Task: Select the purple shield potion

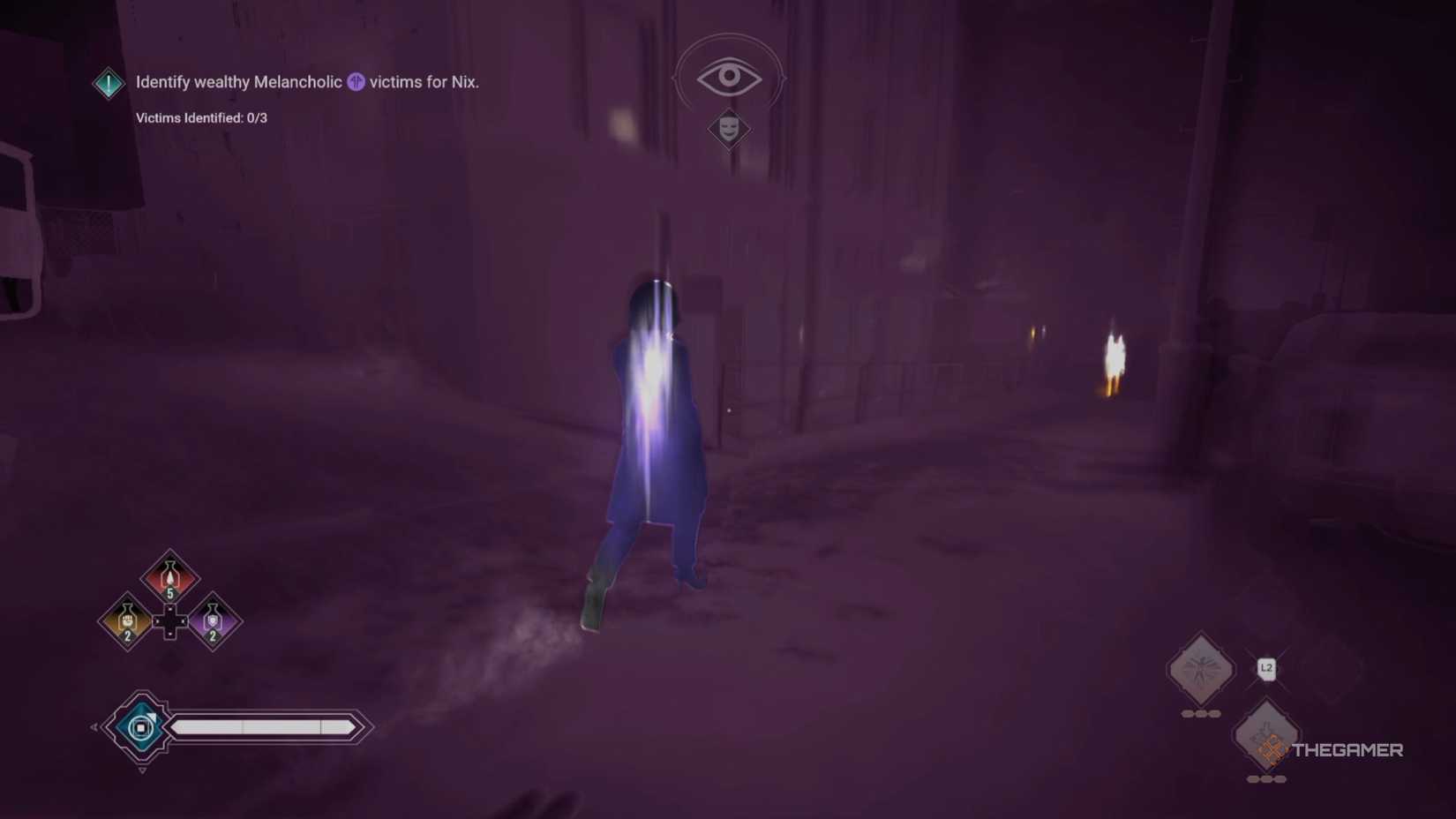Action: click(213, 621)
